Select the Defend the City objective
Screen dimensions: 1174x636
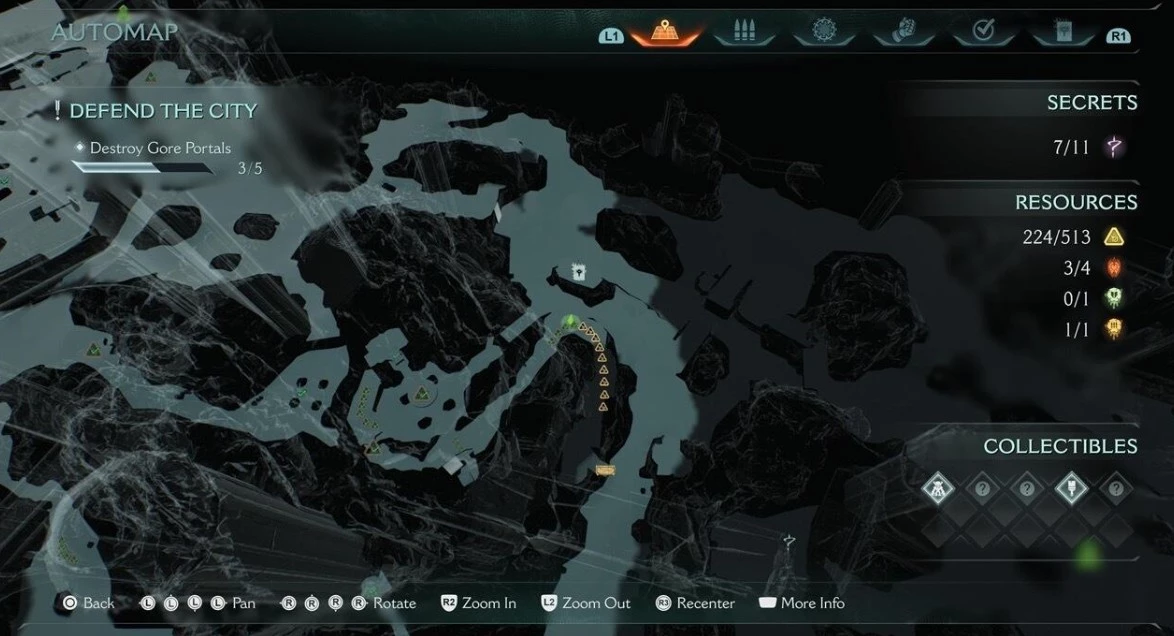click(162, 111)
